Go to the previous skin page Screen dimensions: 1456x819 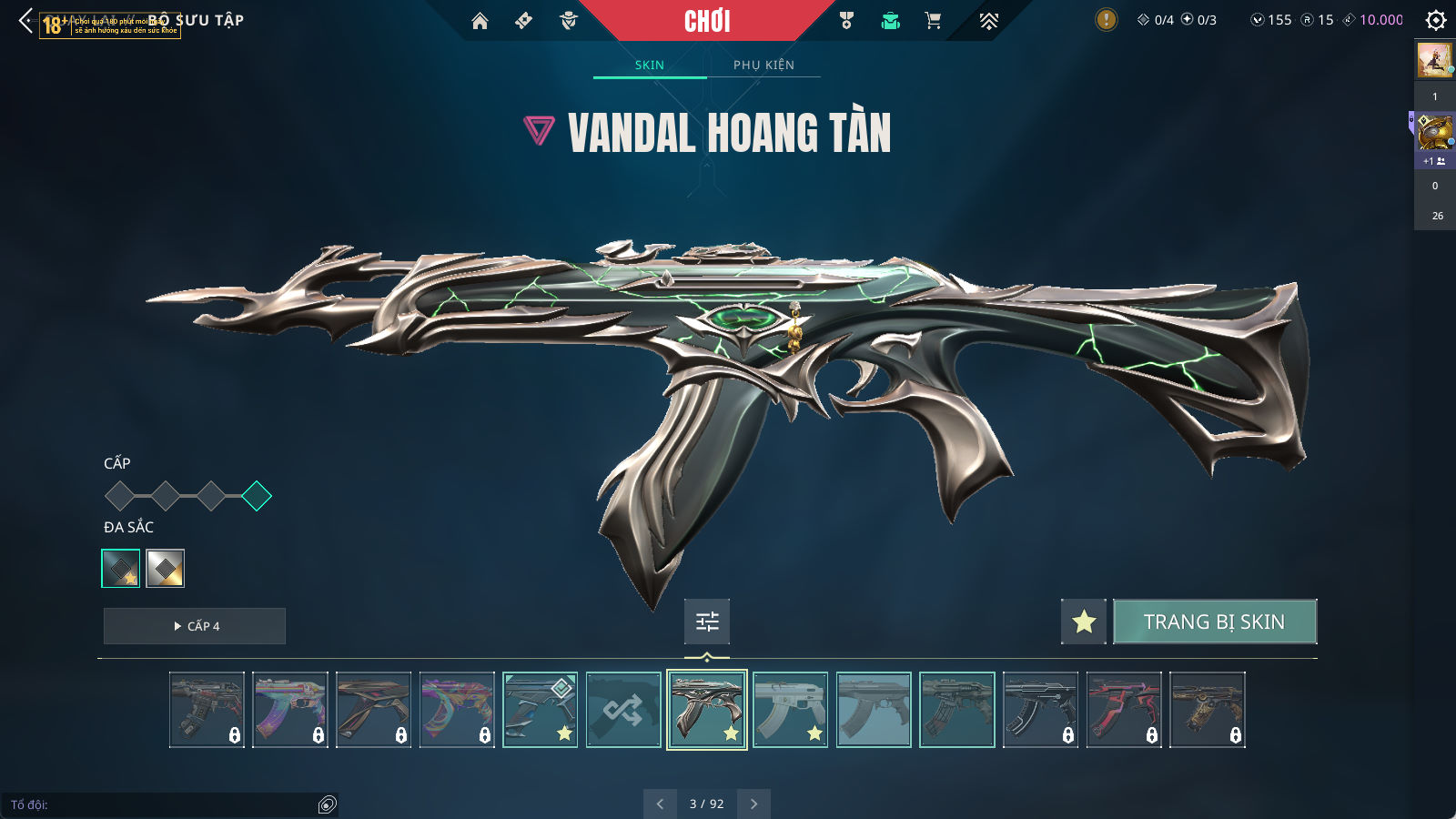coord(660,804)
